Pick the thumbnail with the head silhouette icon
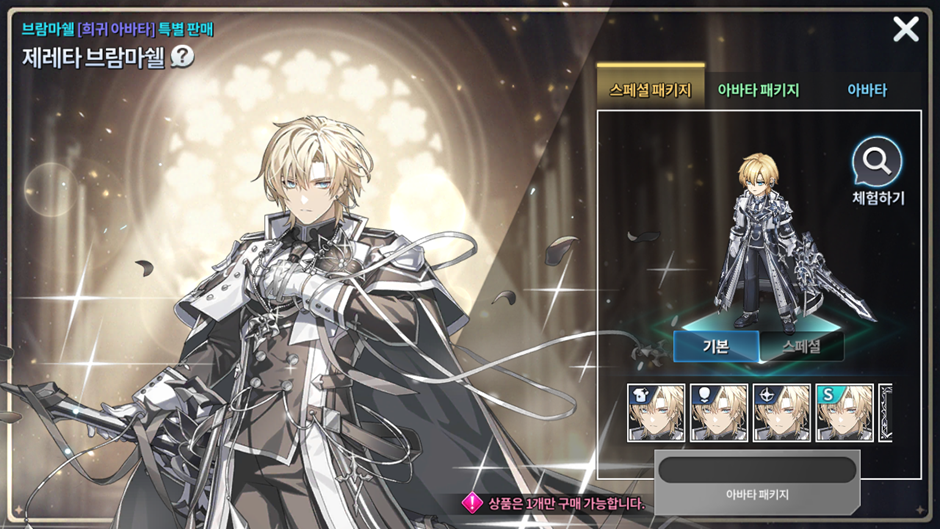The height and width of the screenshot is (529, 940). [x=719, y=412]
